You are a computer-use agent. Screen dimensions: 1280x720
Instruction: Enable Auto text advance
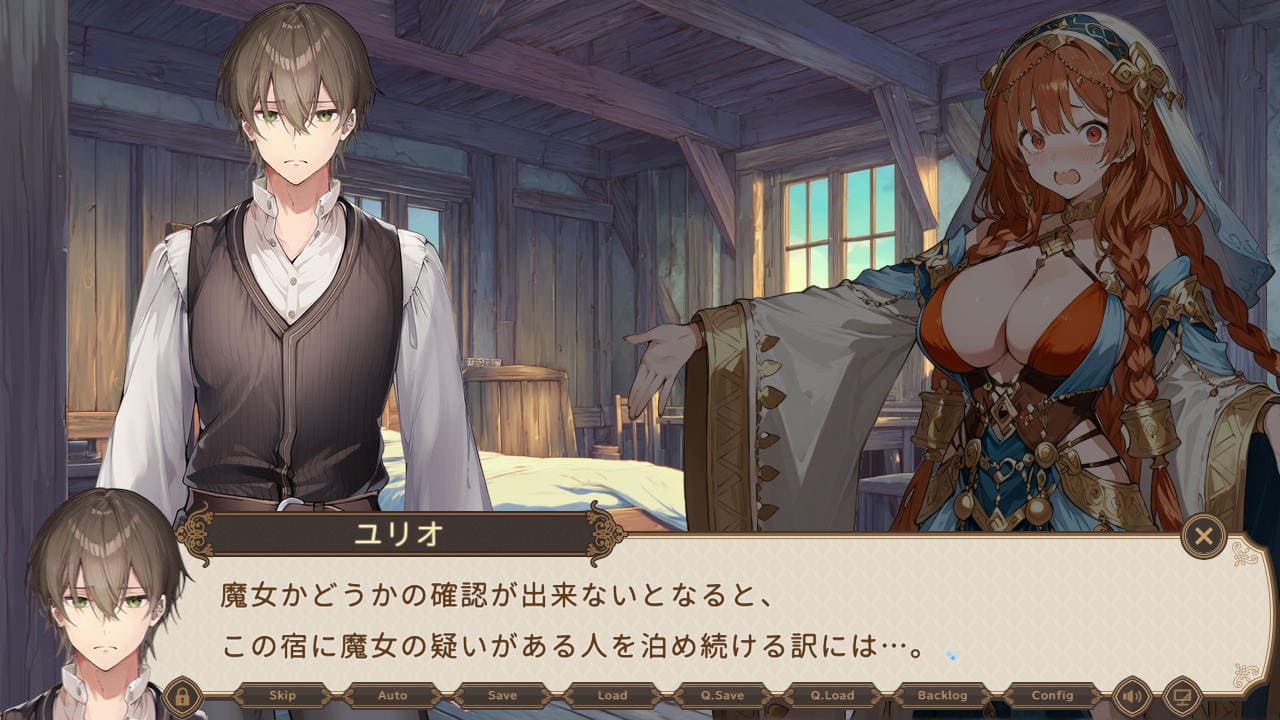pos(392,695)
